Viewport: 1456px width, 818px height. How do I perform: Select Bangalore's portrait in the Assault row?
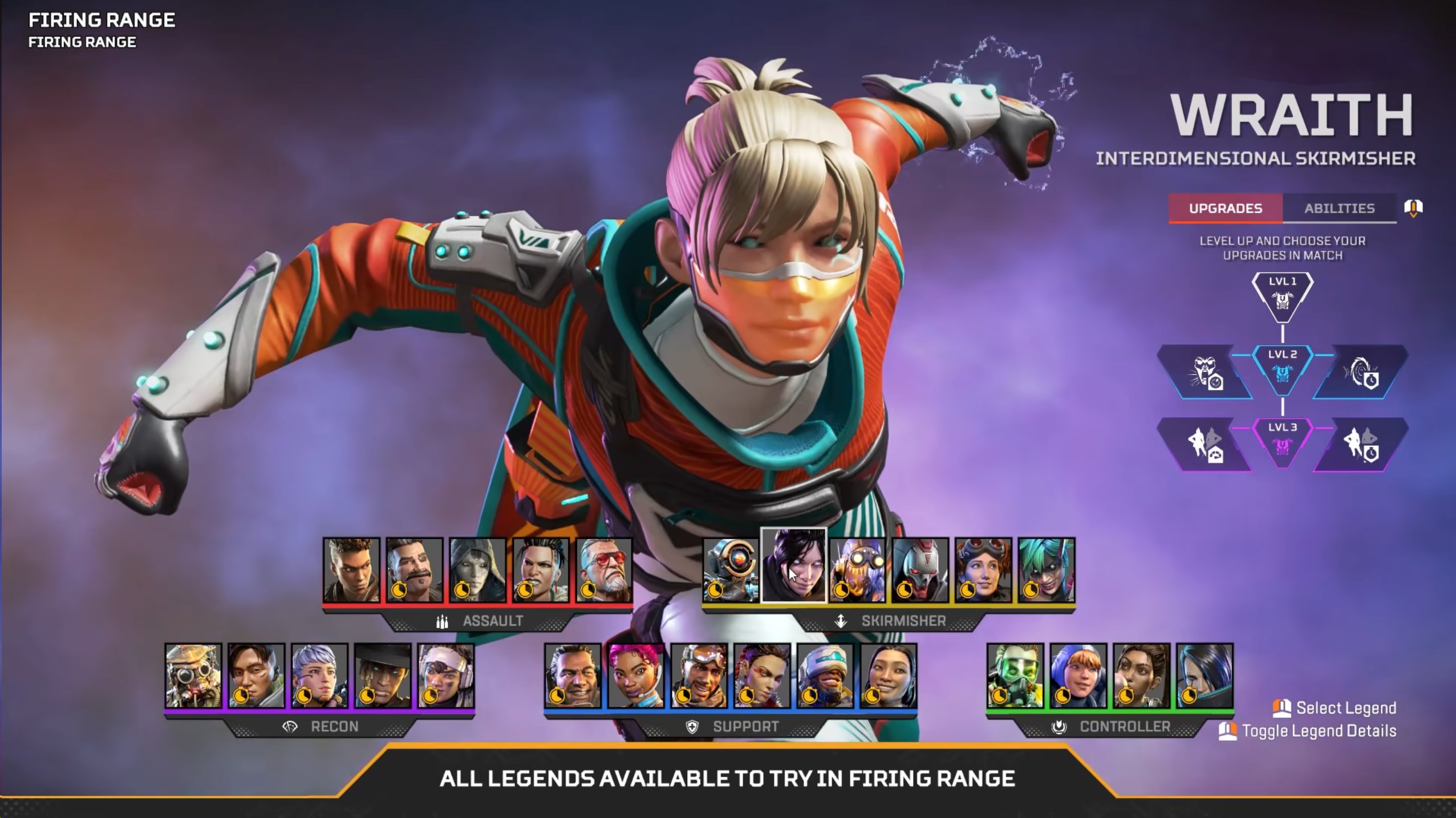tap(351, 569)
